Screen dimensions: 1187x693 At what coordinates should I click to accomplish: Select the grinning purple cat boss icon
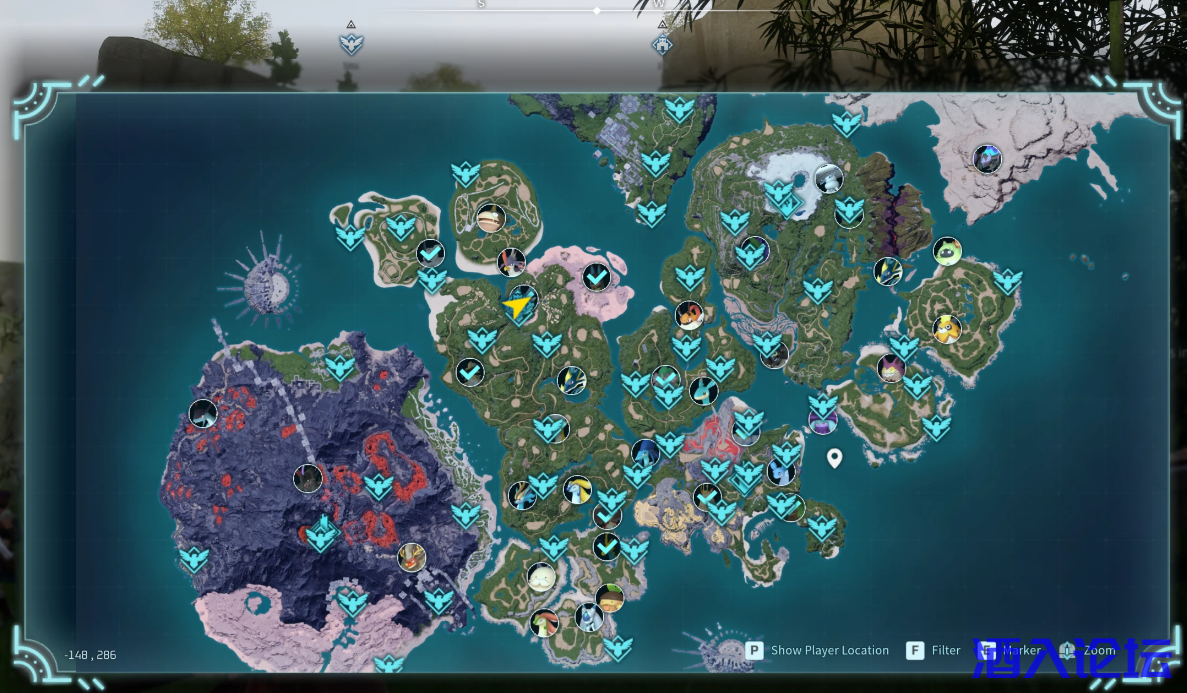[890, 368]
